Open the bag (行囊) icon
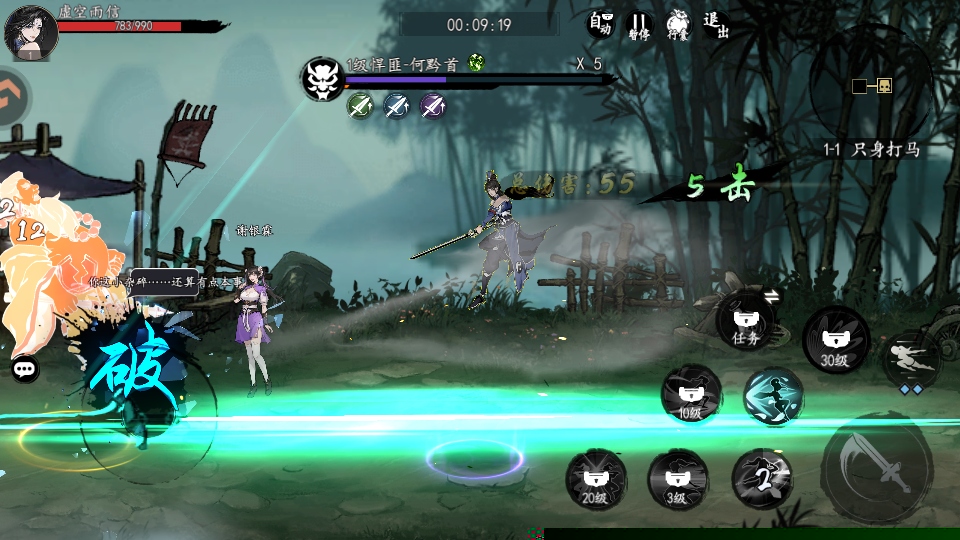 click(x=677, y=24)
